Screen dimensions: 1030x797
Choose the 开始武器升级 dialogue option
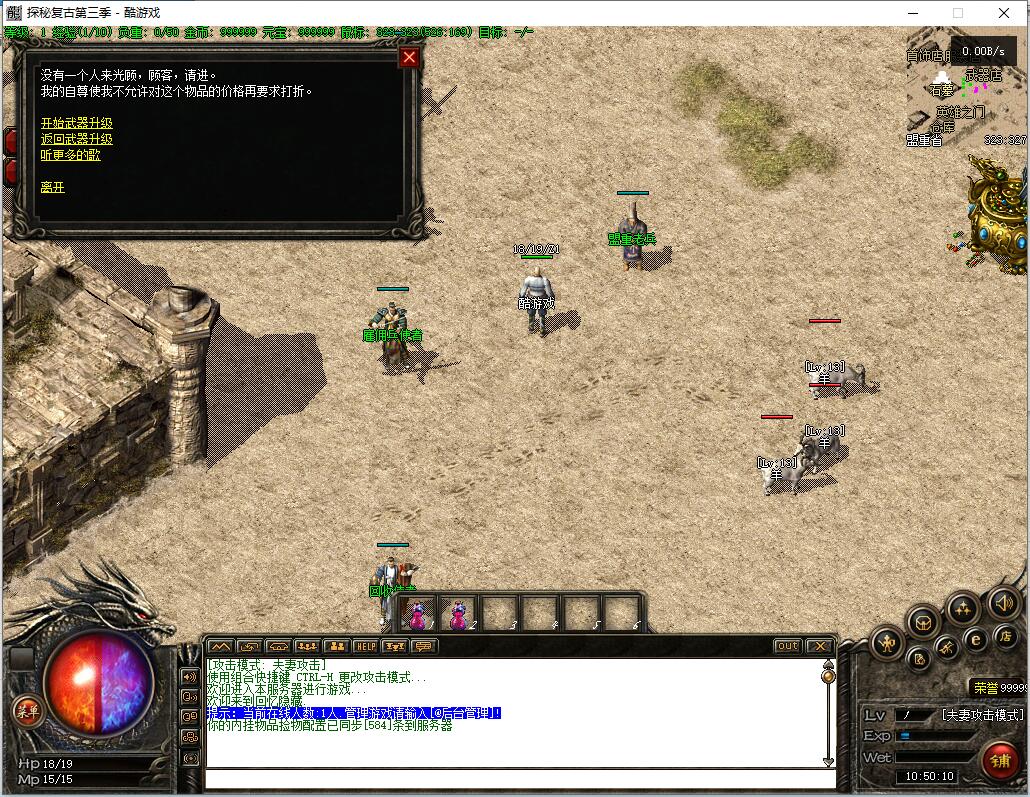pyautogui.click(x=76, y=123)
